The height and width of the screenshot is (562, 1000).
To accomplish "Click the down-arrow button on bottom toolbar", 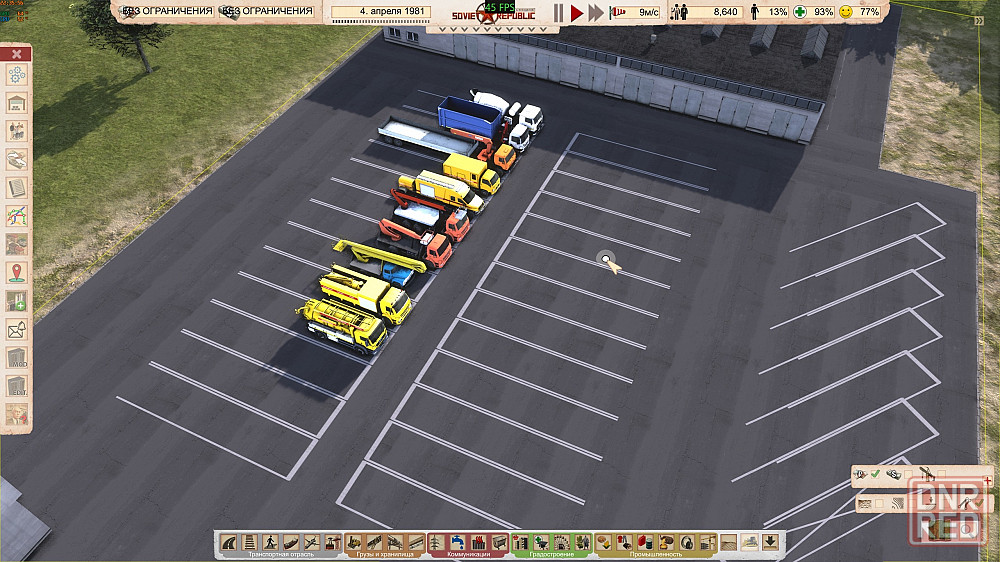I will (770, 542).
